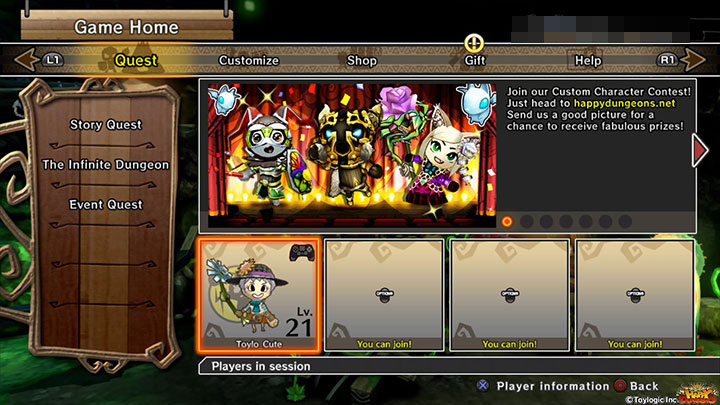Go to the Shop tab

[362, 60]
